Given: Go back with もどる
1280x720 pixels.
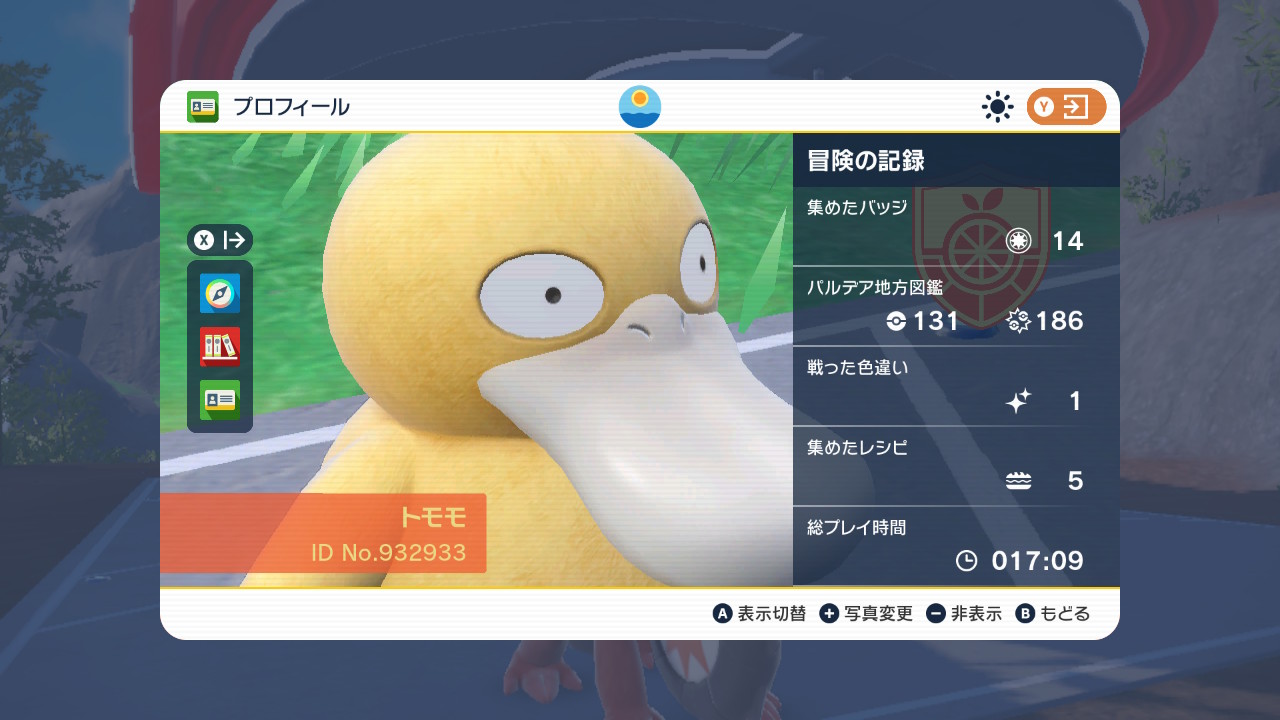Looking at the screenshot, I should point(1053,614).
